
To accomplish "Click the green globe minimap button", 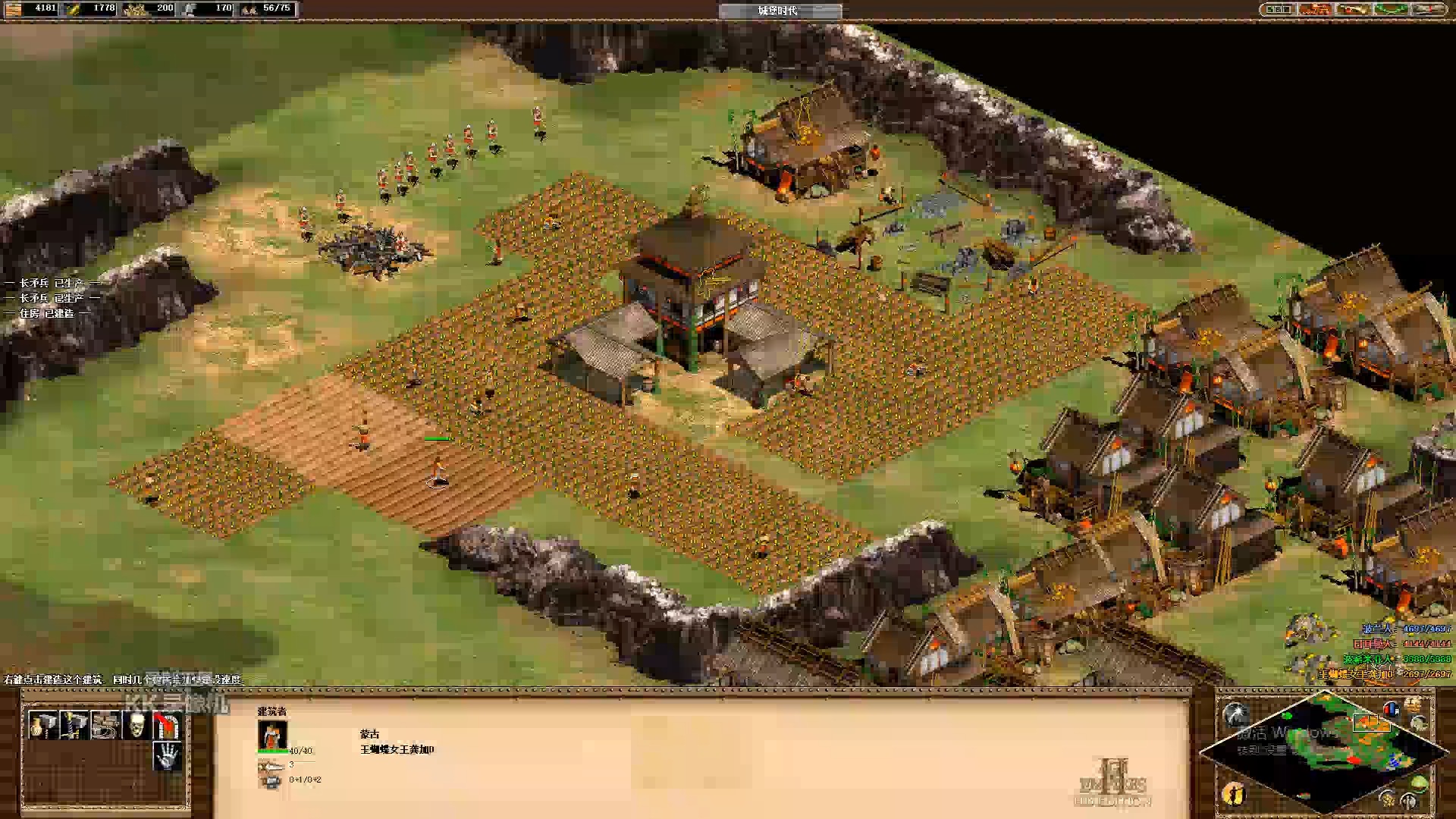I will click(x=1417, y=783).
